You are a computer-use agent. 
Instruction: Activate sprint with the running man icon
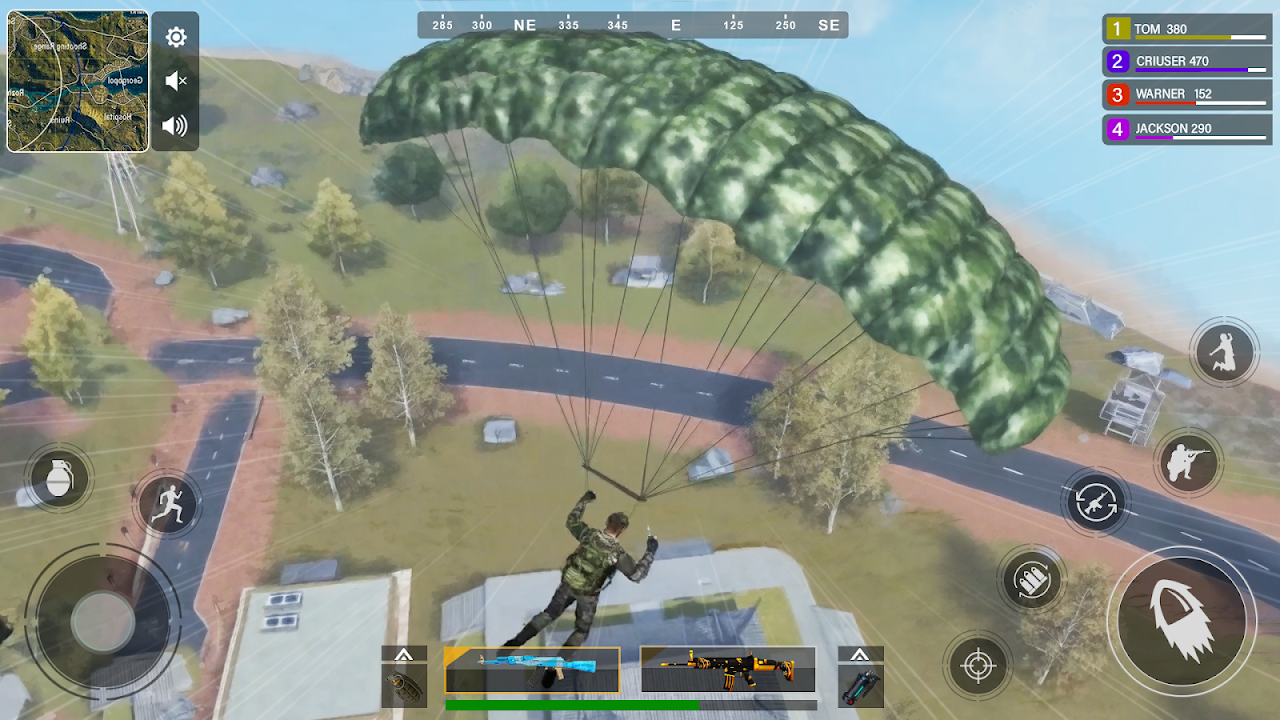(x=167, y=504)
